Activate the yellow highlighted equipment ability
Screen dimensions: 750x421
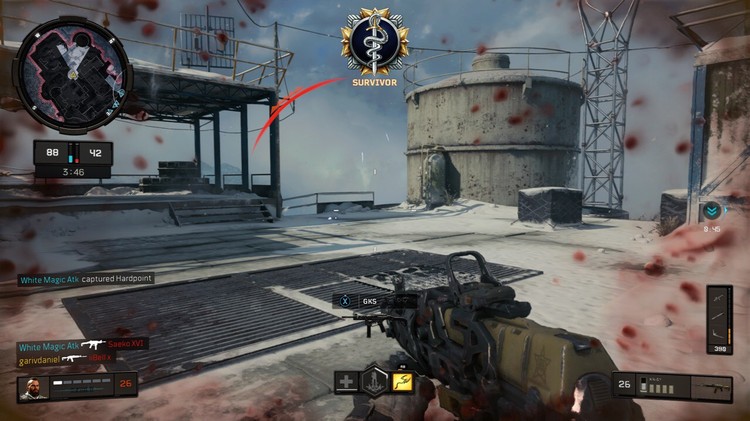point(402,382)
